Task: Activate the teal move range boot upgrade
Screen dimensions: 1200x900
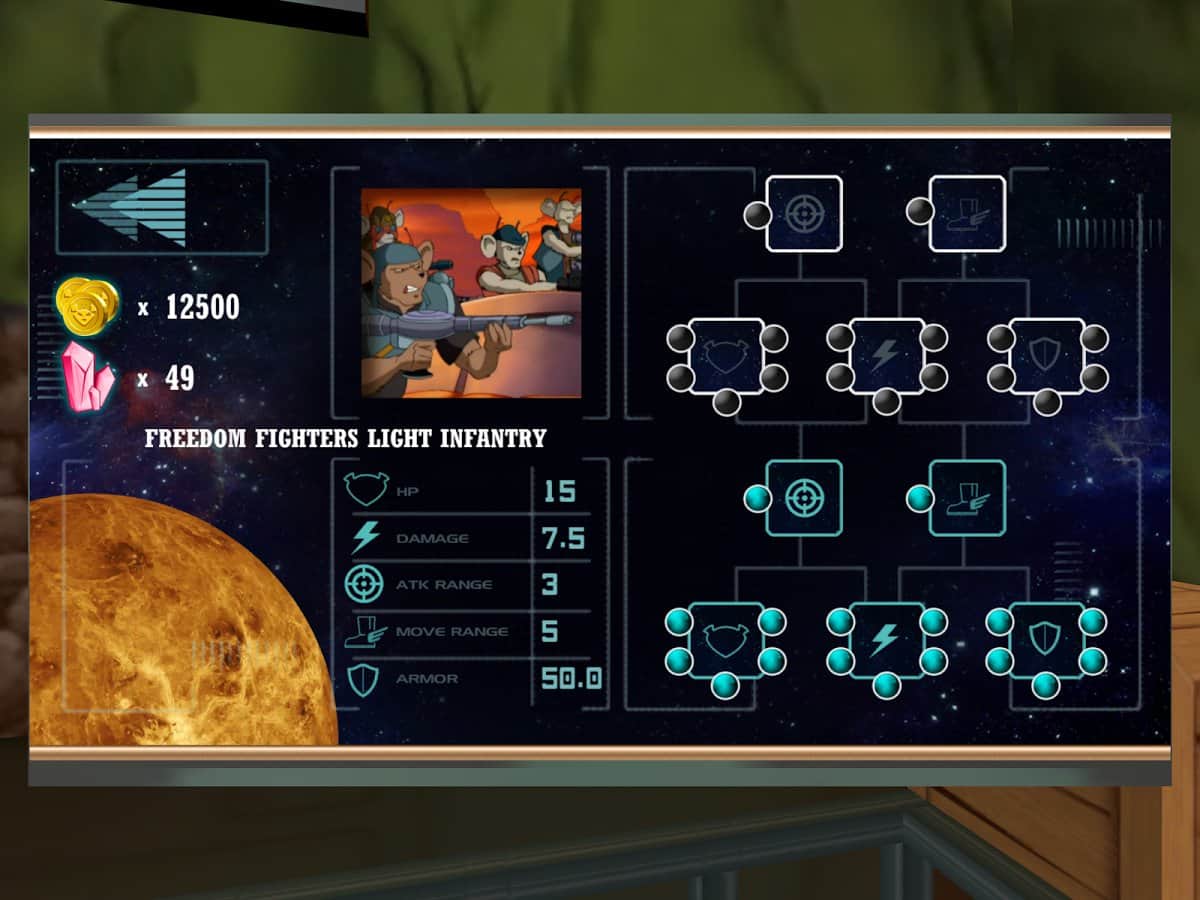Action: tap(967, 498)
